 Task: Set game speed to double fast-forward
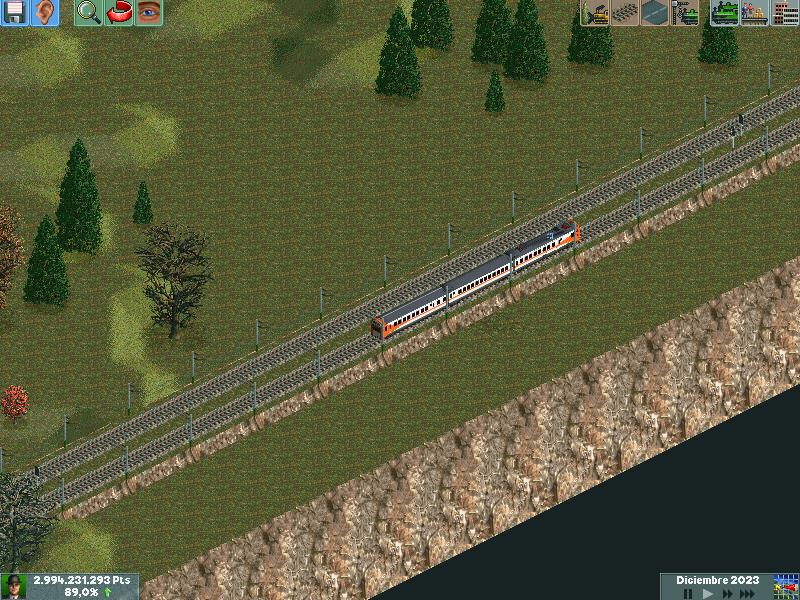coord(727,593)
